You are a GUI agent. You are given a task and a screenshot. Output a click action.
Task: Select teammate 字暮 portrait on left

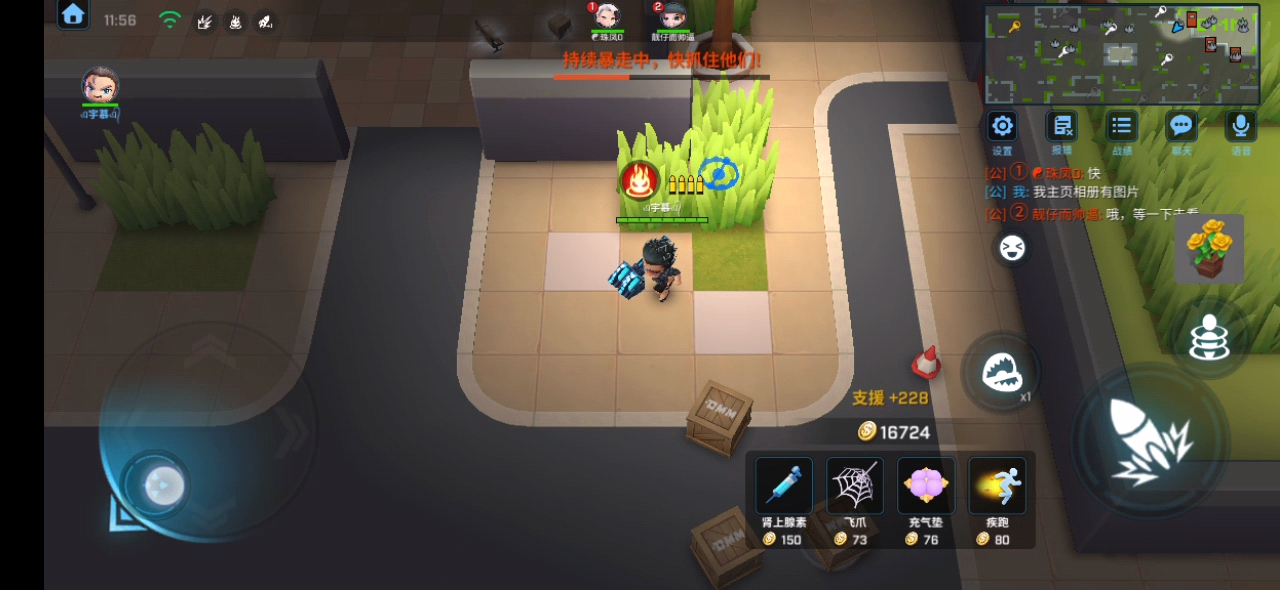pyautogui.click(x=100, y=86)
